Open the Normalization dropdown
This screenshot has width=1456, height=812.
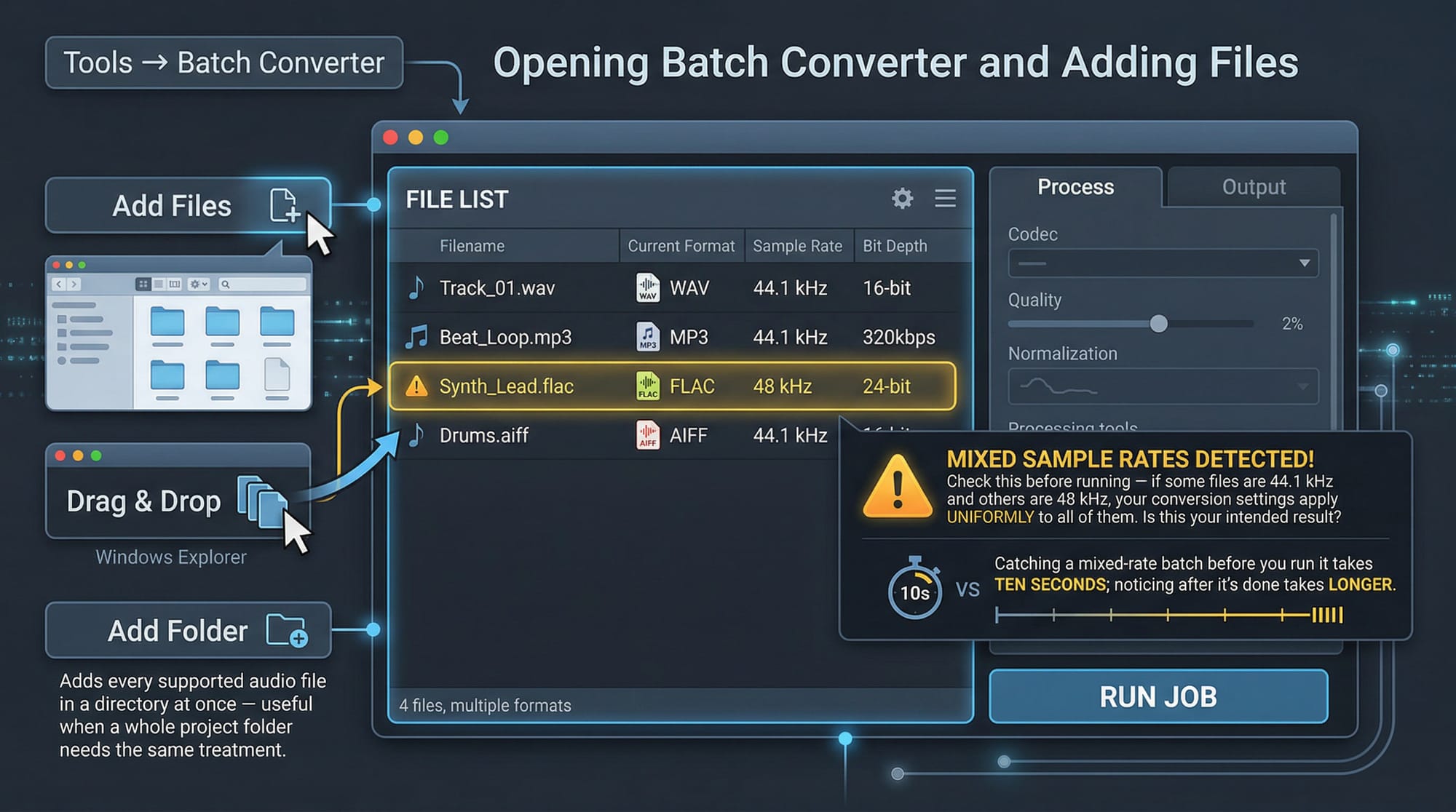pyautogui.click(x=1163, y=386)
